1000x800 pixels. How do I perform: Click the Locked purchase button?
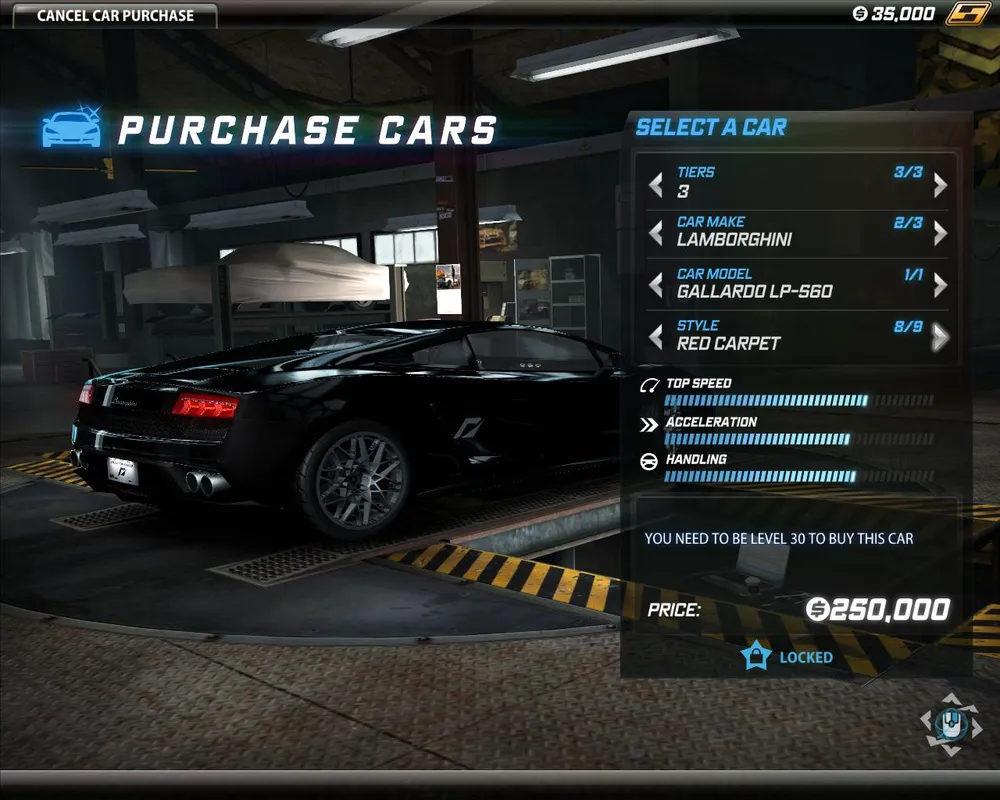[x=788, y=657]
